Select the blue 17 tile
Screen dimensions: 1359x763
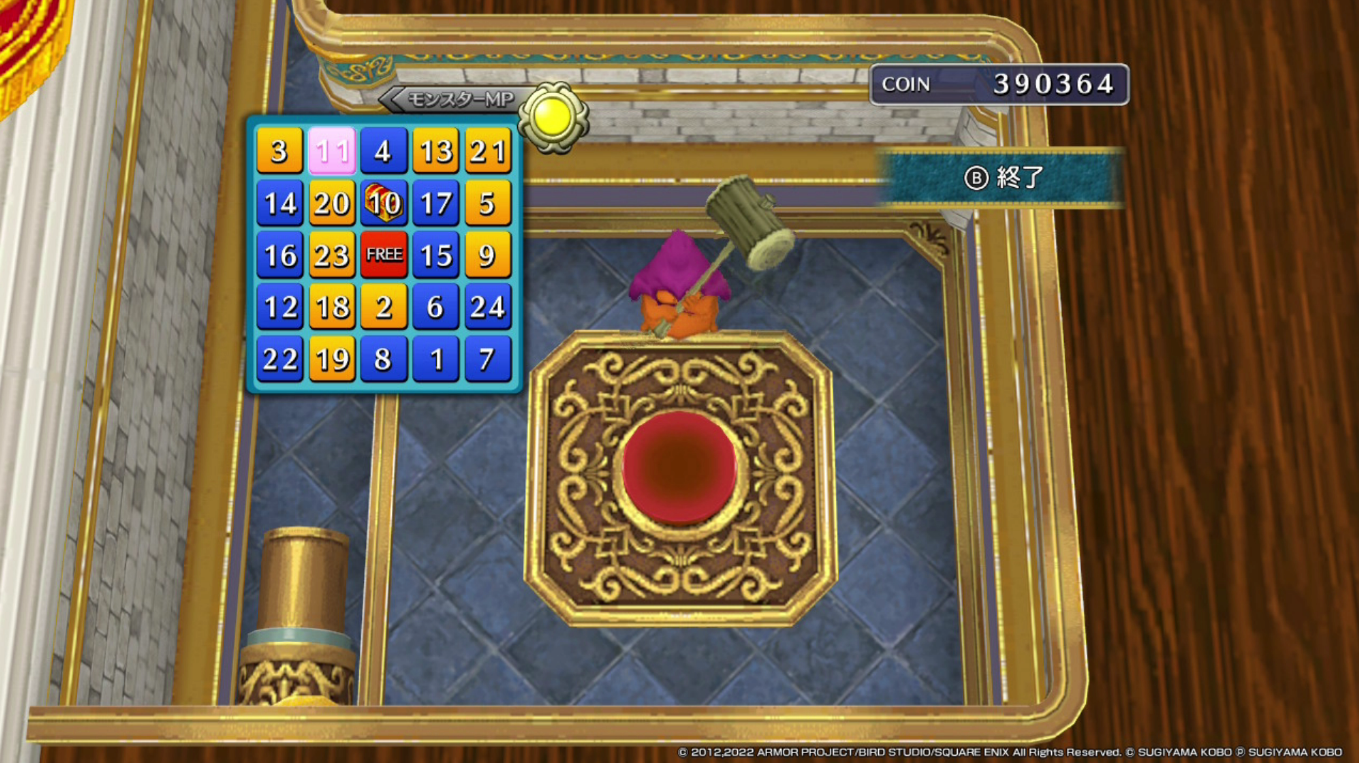435,203
